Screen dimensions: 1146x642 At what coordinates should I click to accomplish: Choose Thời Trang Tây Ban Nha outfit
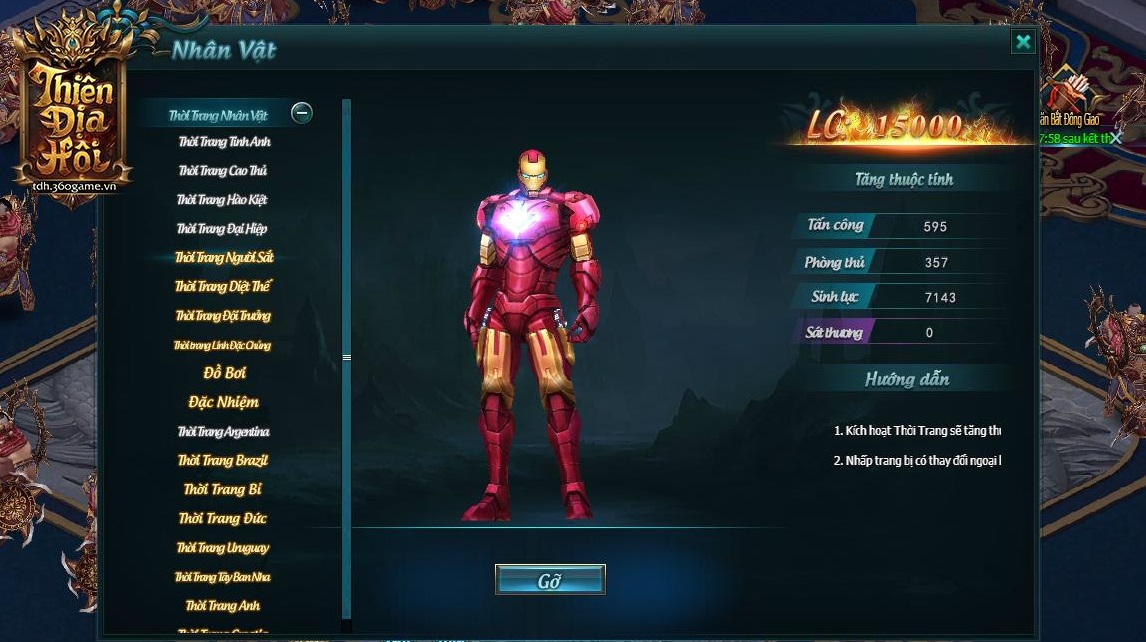pos(223,577)
